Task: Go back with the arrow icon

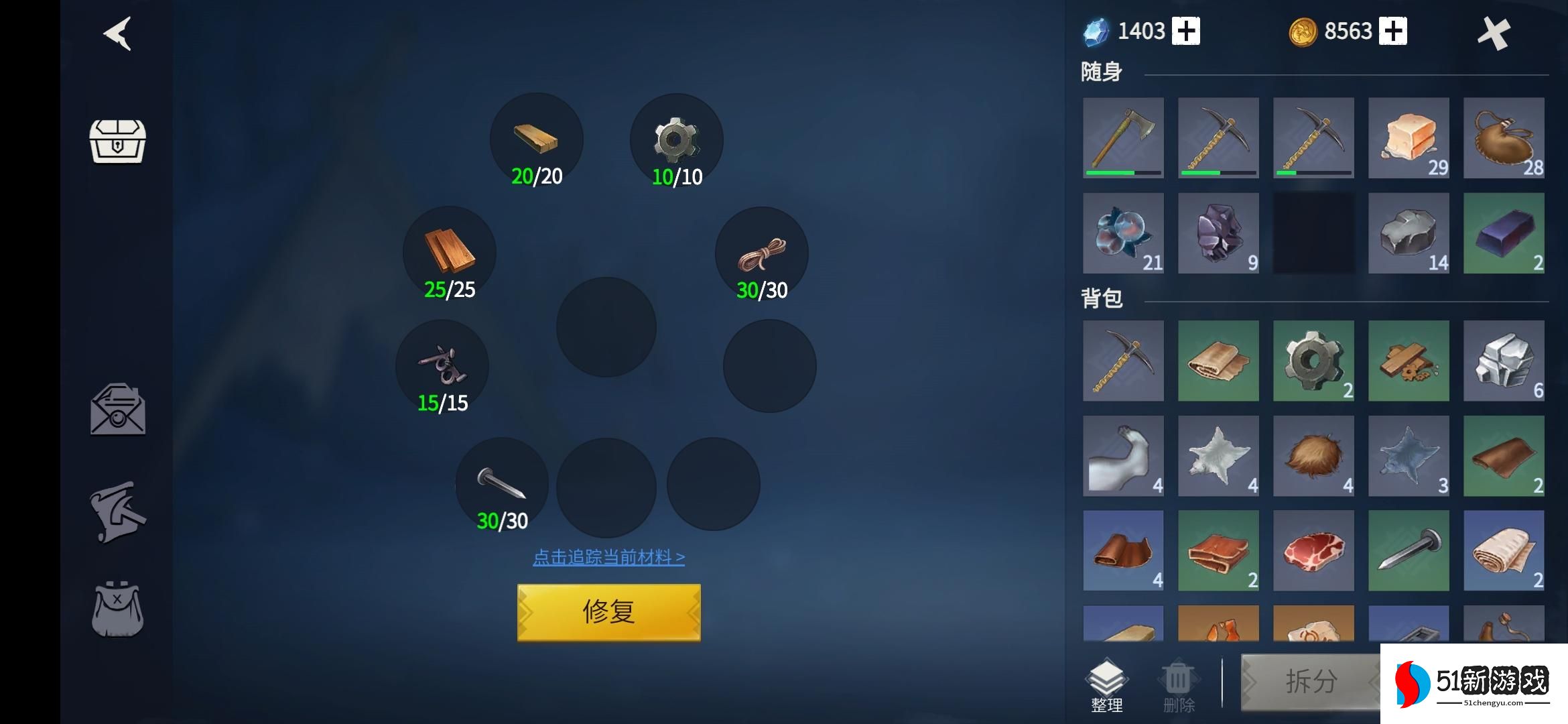Action: click(118, 34)
